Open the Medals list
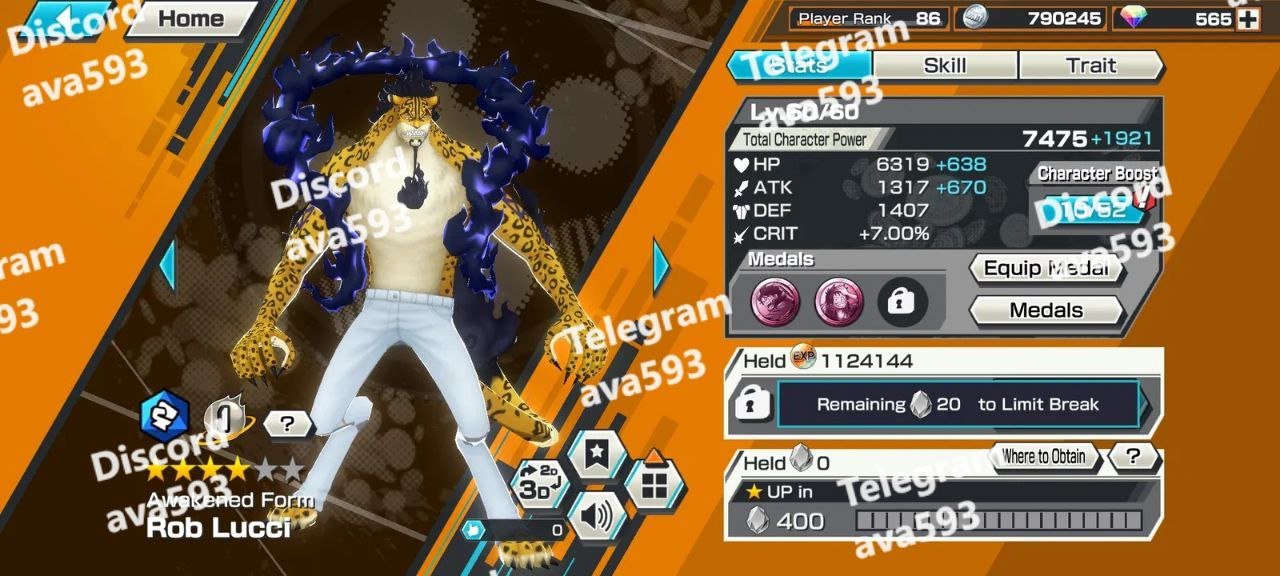 tap(1046, 310)
